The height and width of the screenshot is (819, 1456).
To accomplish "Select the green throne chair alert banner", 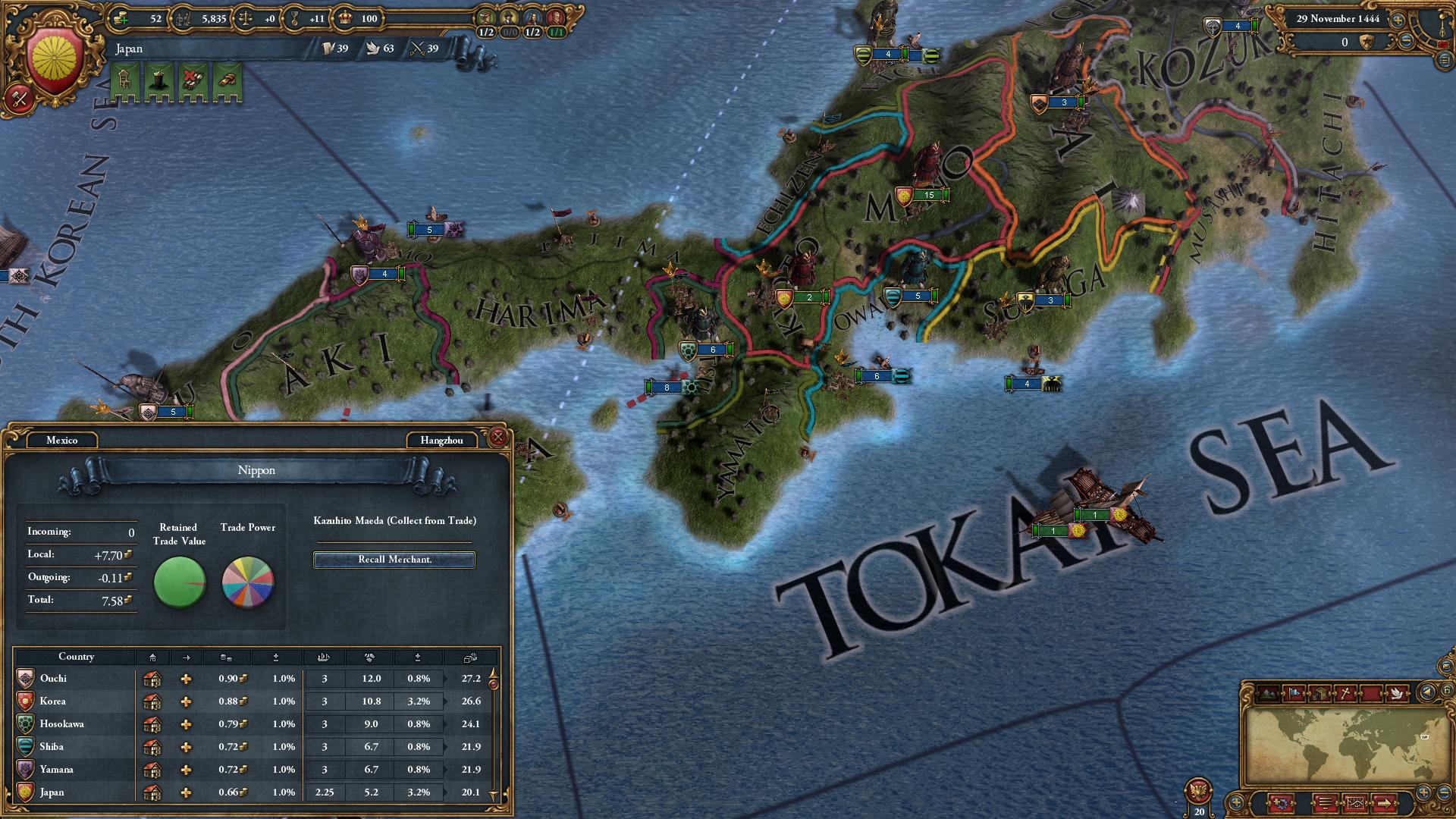I will click(125, 80).
